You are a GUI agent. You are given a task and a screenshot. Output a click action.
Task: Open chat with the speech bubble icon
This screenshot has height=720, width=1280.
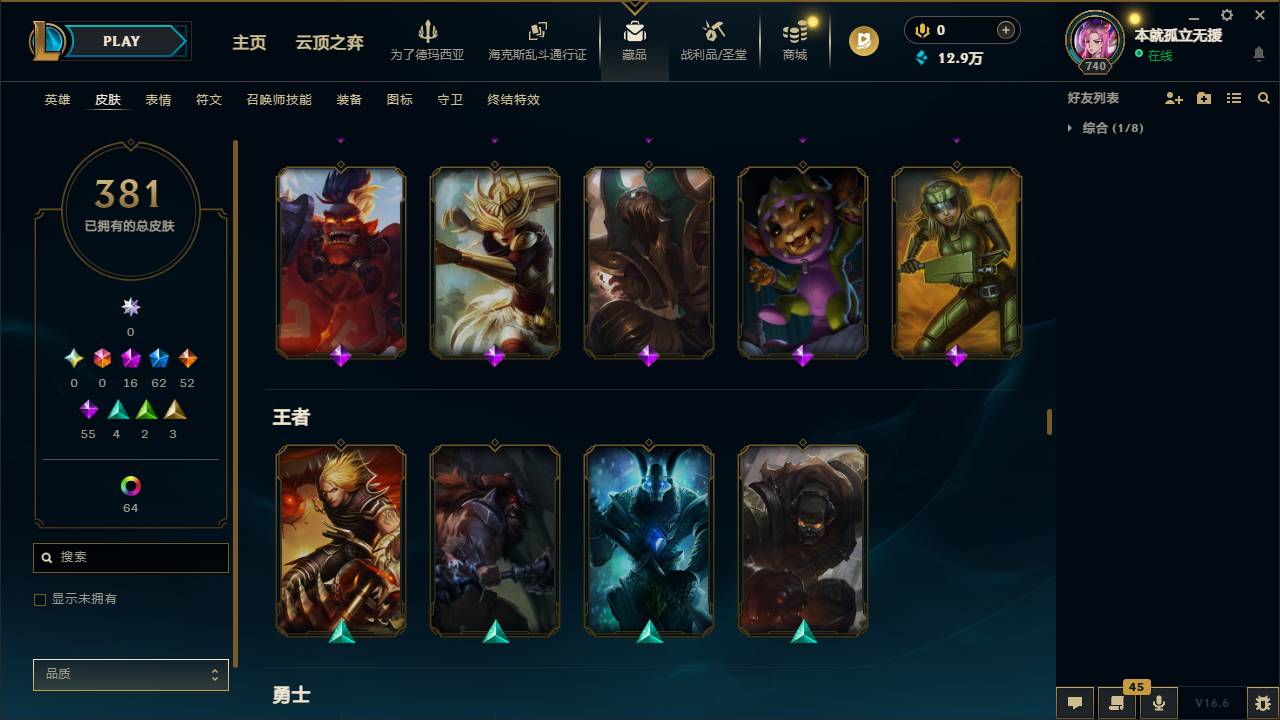[x=1074, y=703]
